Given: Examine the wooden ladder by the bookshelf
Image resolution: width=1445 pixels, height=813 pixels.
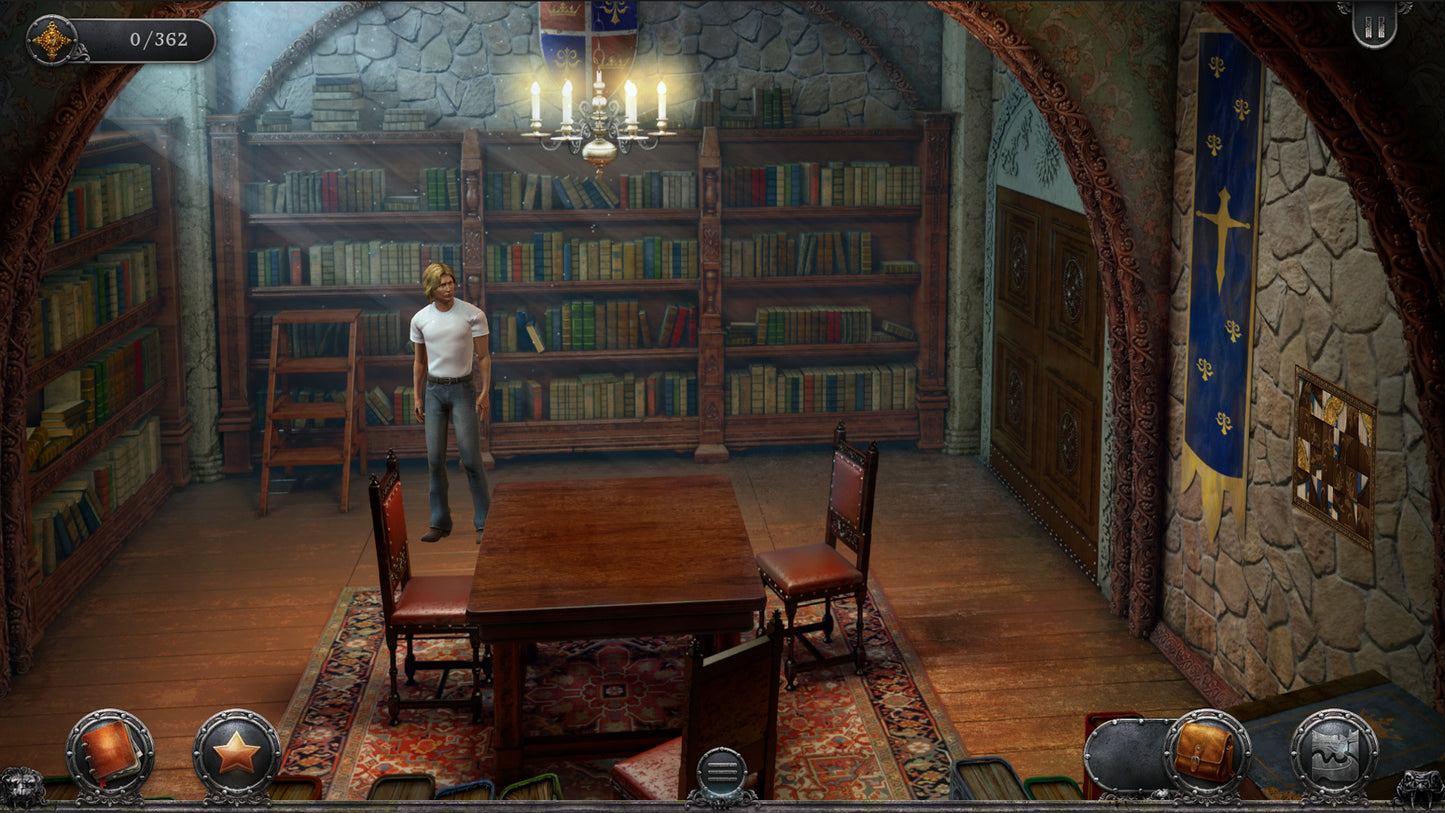Looking at the screenshot, I should coord(310,400).
